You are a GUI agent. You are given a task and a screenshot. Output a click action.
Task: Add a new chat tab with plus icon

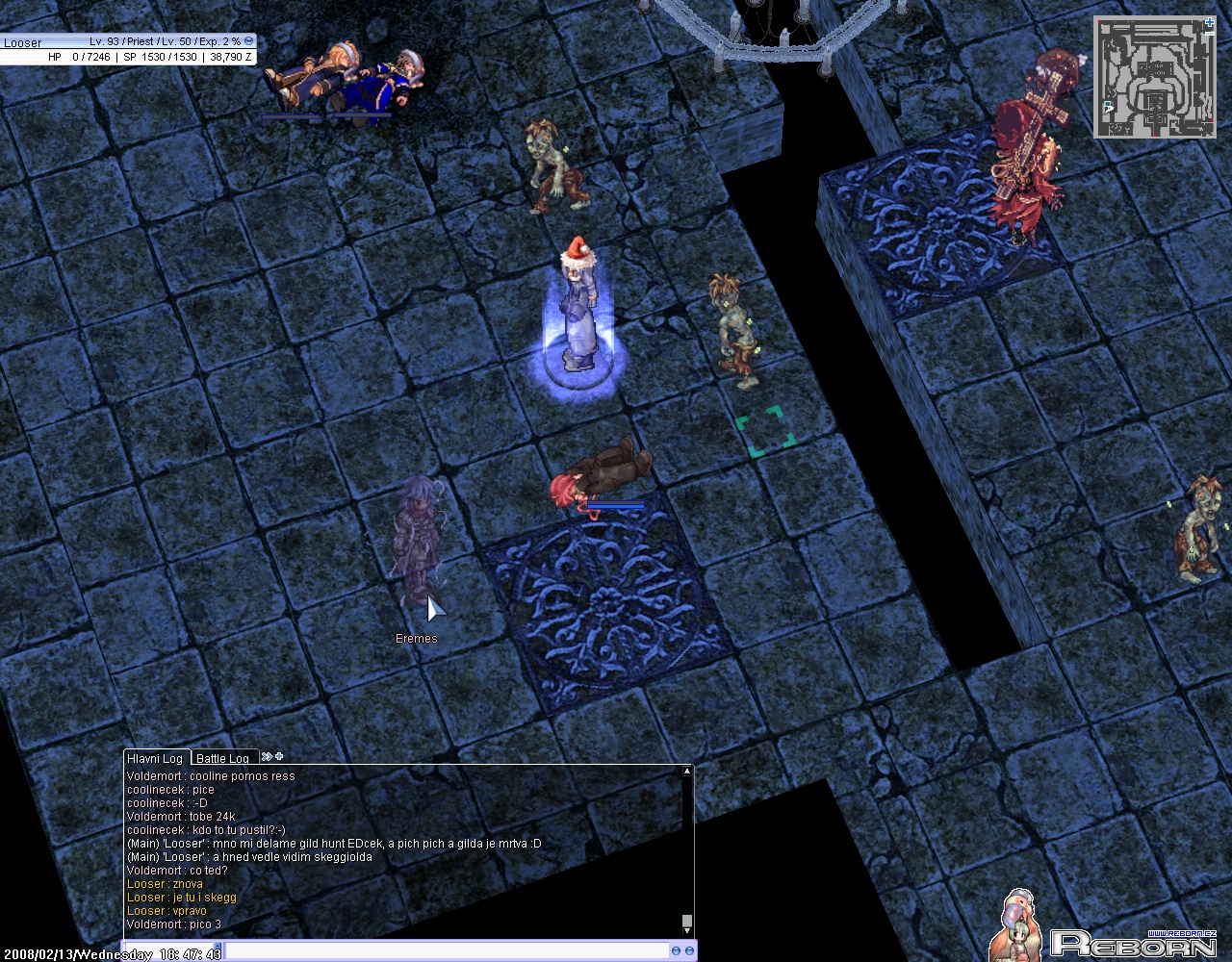279,756
